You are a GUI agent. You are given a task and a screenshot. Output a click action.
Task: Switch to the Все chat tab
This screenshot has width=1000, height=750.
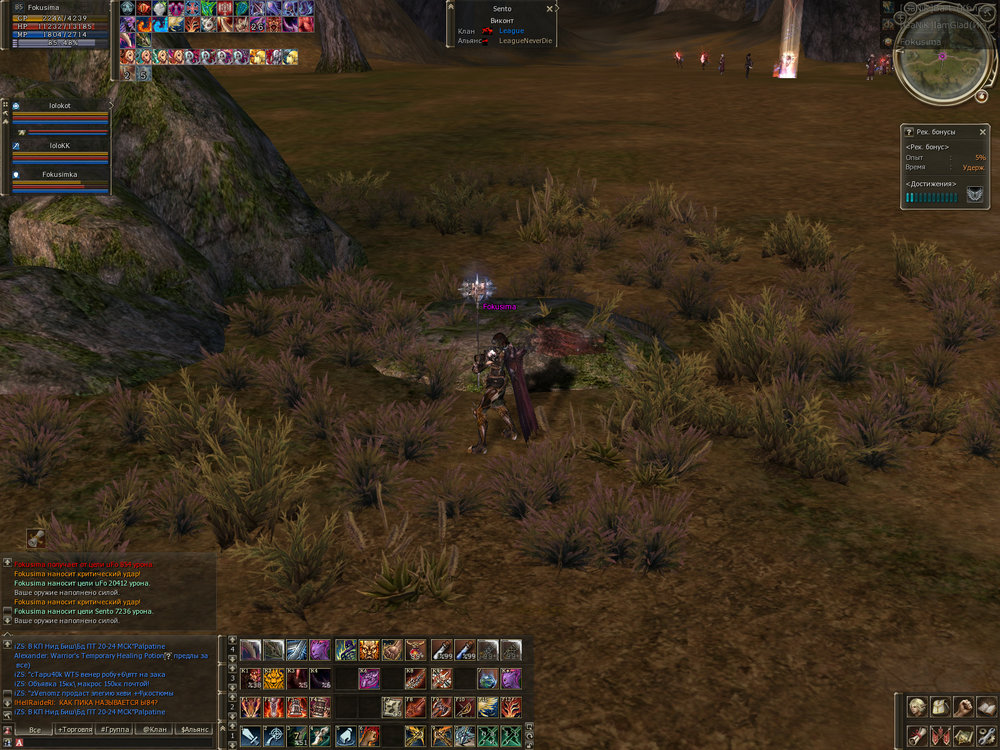[x=34, y=730]
